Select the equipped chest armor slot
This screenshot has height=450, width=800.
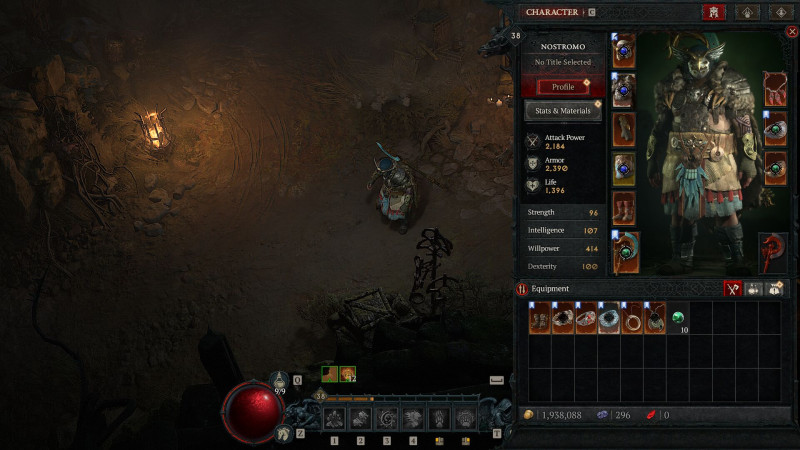pyautogui.click(x=624, y=91)
